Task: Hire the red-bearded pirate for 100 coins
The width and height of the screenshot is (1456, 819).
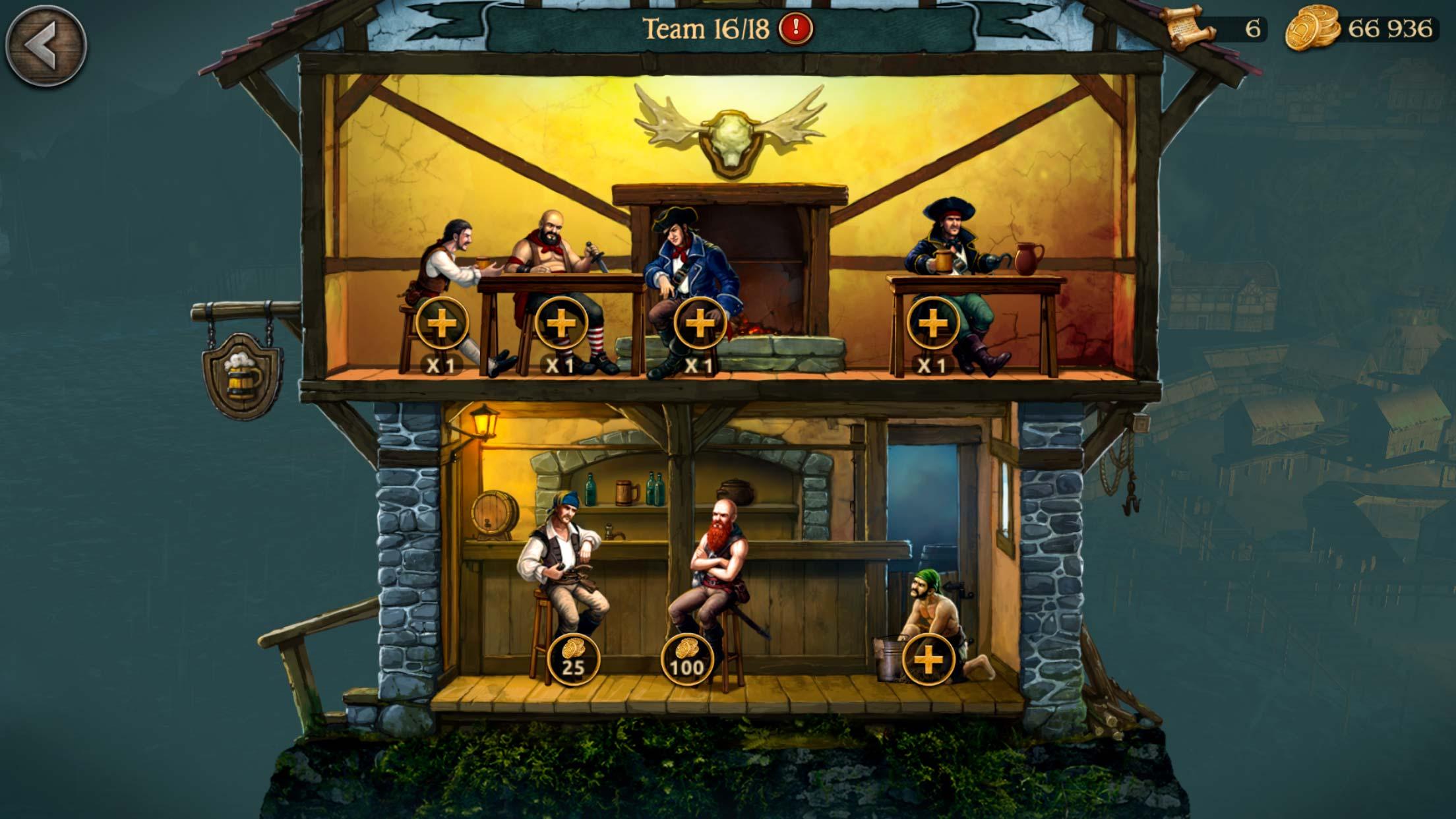Action: click(x=687, y=659)
